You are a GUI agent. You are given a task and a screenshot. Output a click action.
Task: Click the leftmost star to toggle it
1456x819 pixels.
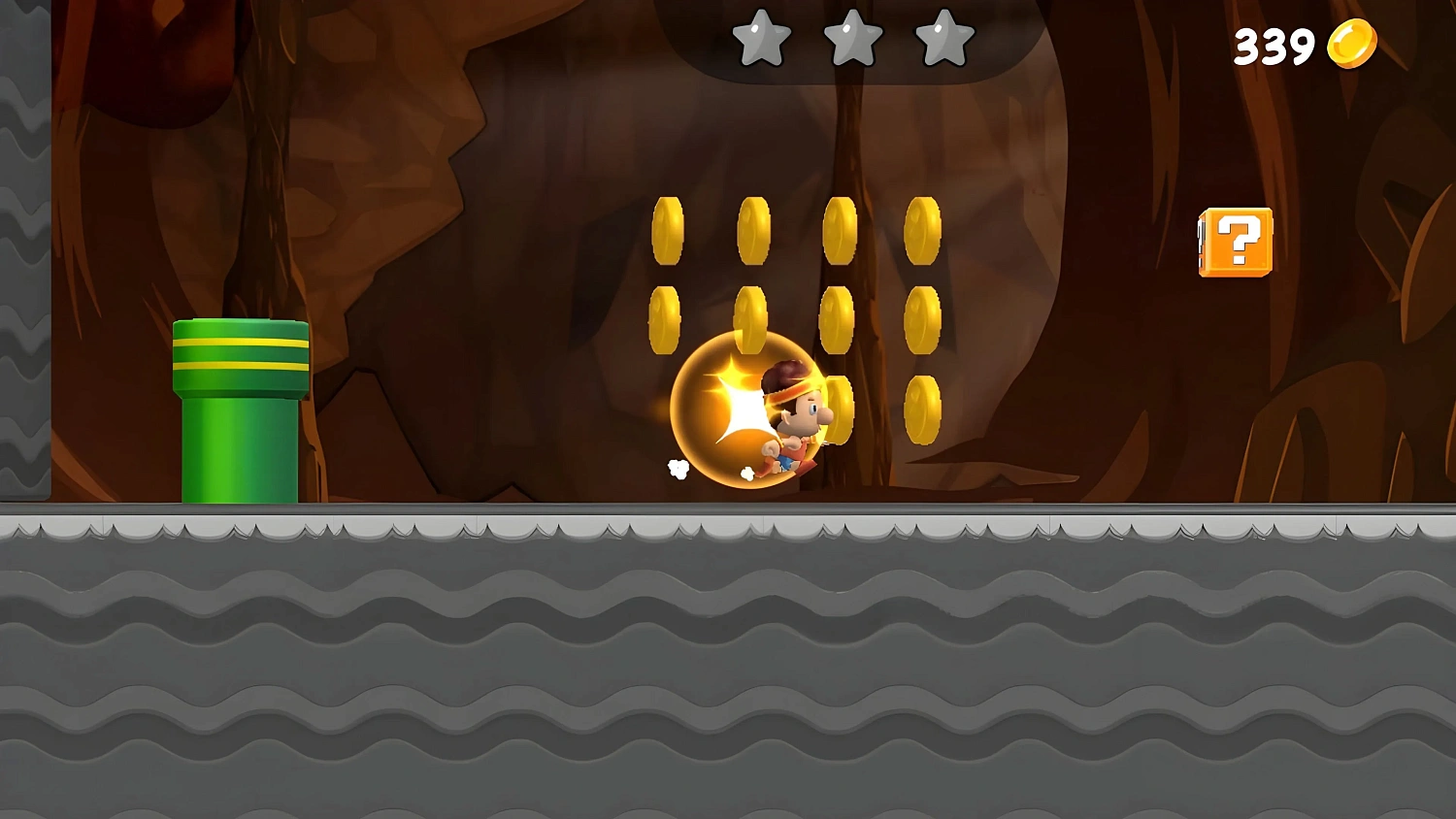point(761,37)
